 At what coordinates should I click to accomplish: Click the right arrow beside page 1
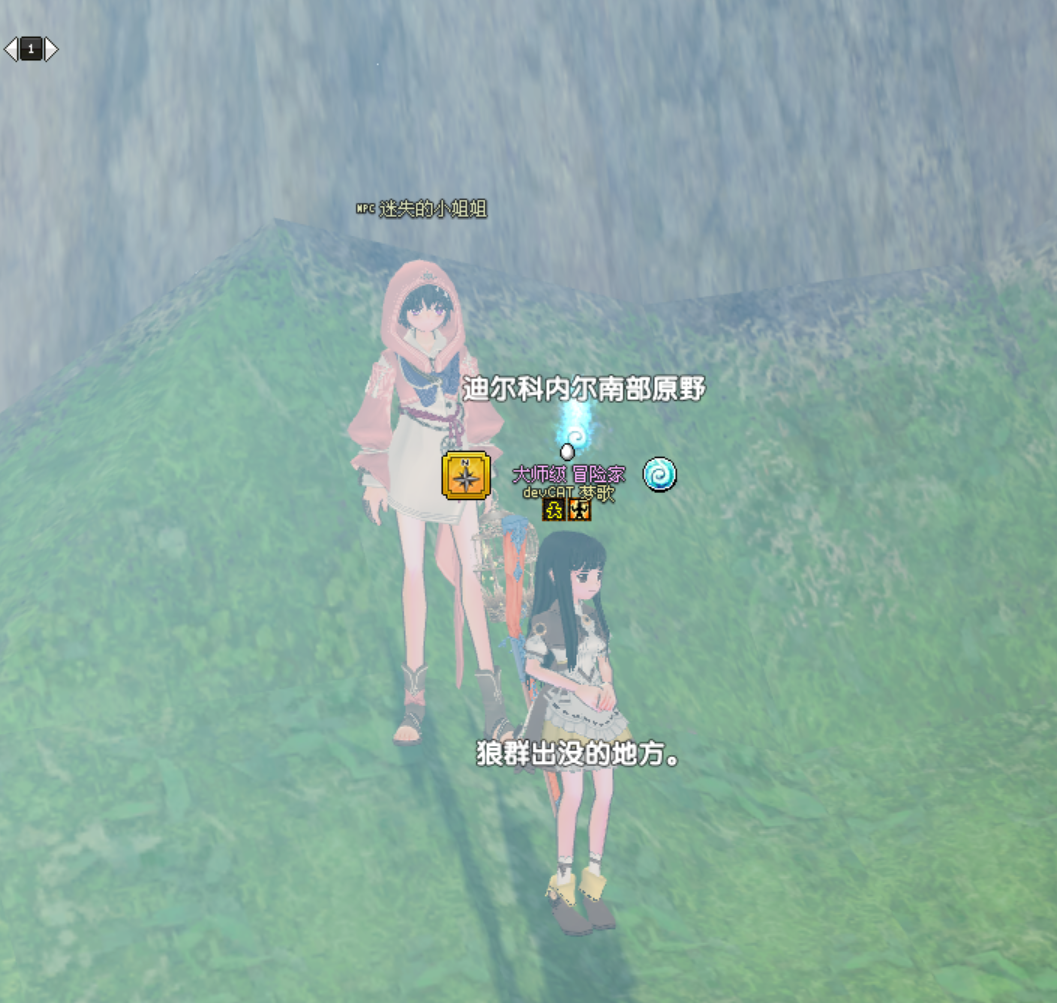[51, 48]
